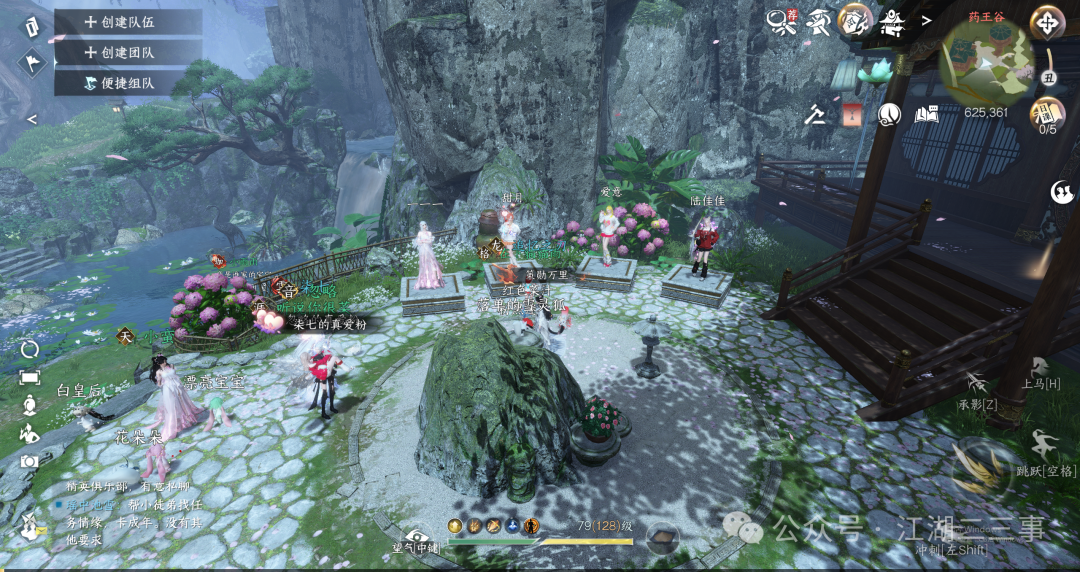Screen dimensions: 1080x572
Task: Open the straw-hat swordsman character icon
Action: coord(819,21)
